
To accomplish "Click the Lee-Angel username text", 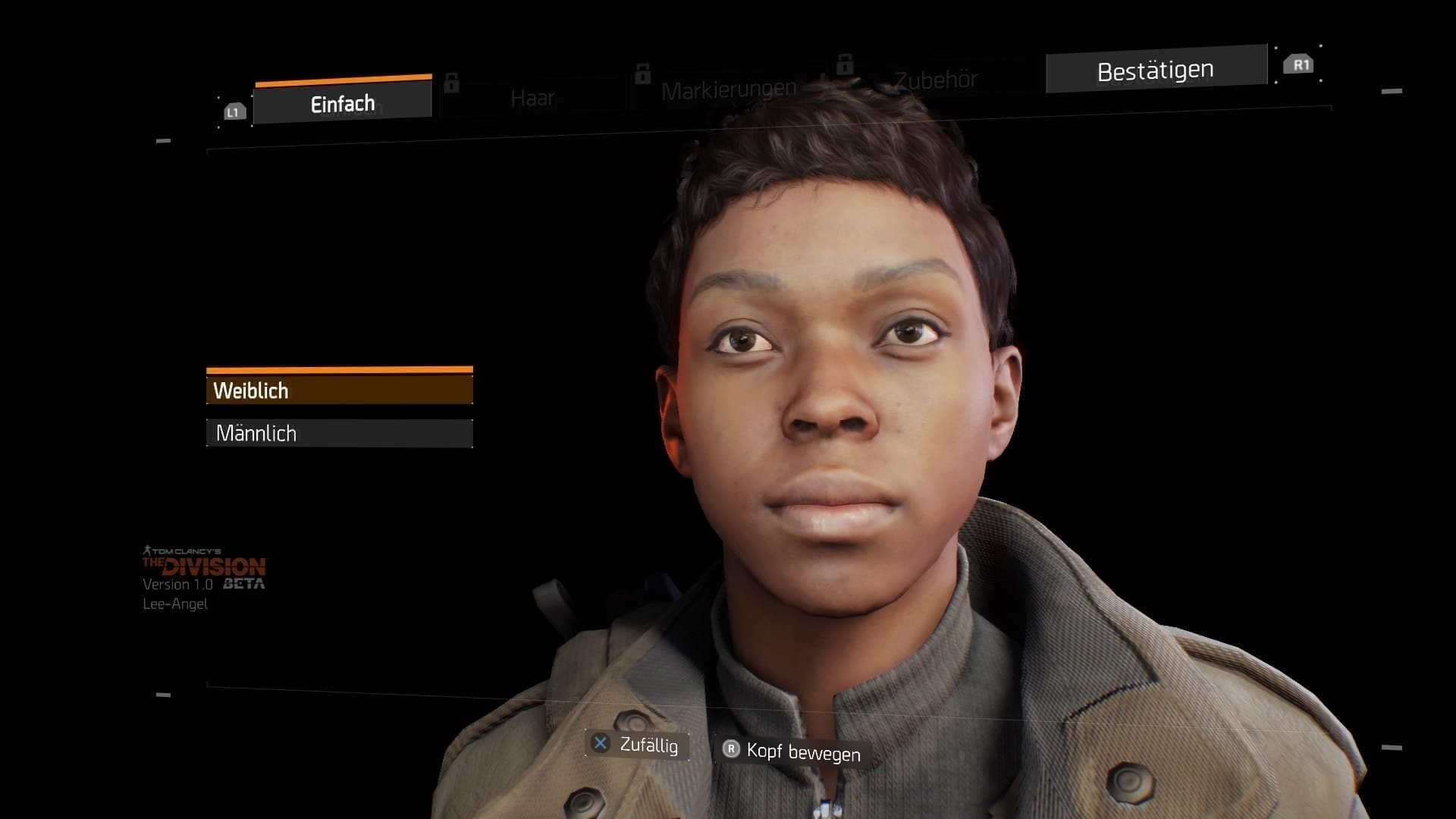I will [x=175, y=604].
